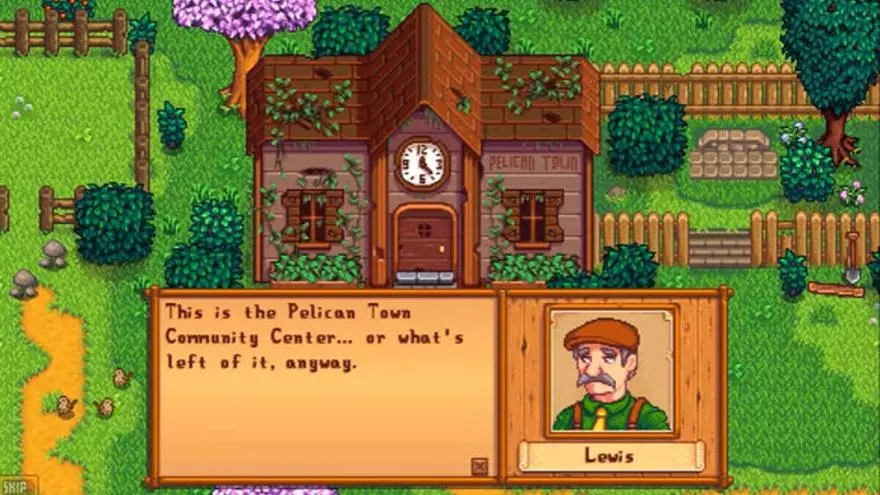The width and height of the screenshot is (880, 495).
Task: Close the dialogue using the small X icon
Action: pos(479,465)
